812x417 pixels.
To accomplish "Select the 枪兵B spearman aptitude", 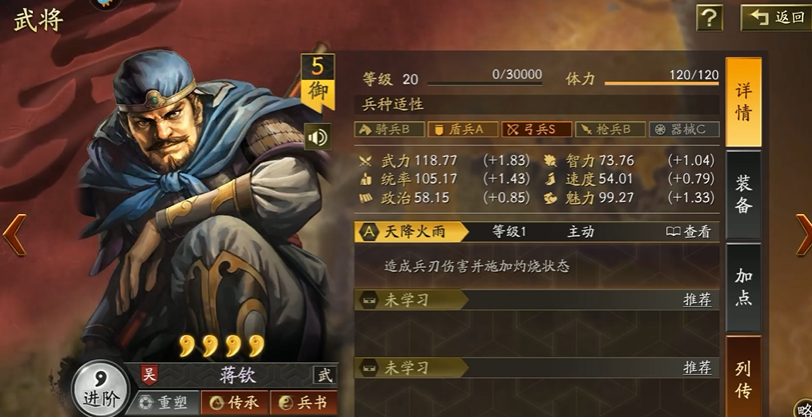I will (609, 129).
